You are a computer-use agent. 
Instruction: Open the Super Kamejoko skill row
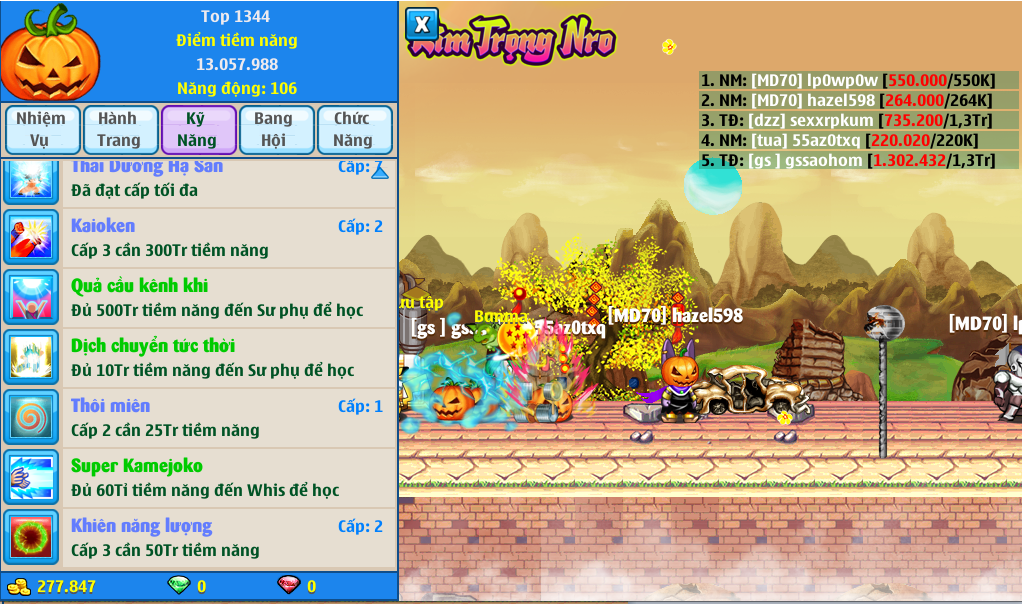tap(200, 478)
